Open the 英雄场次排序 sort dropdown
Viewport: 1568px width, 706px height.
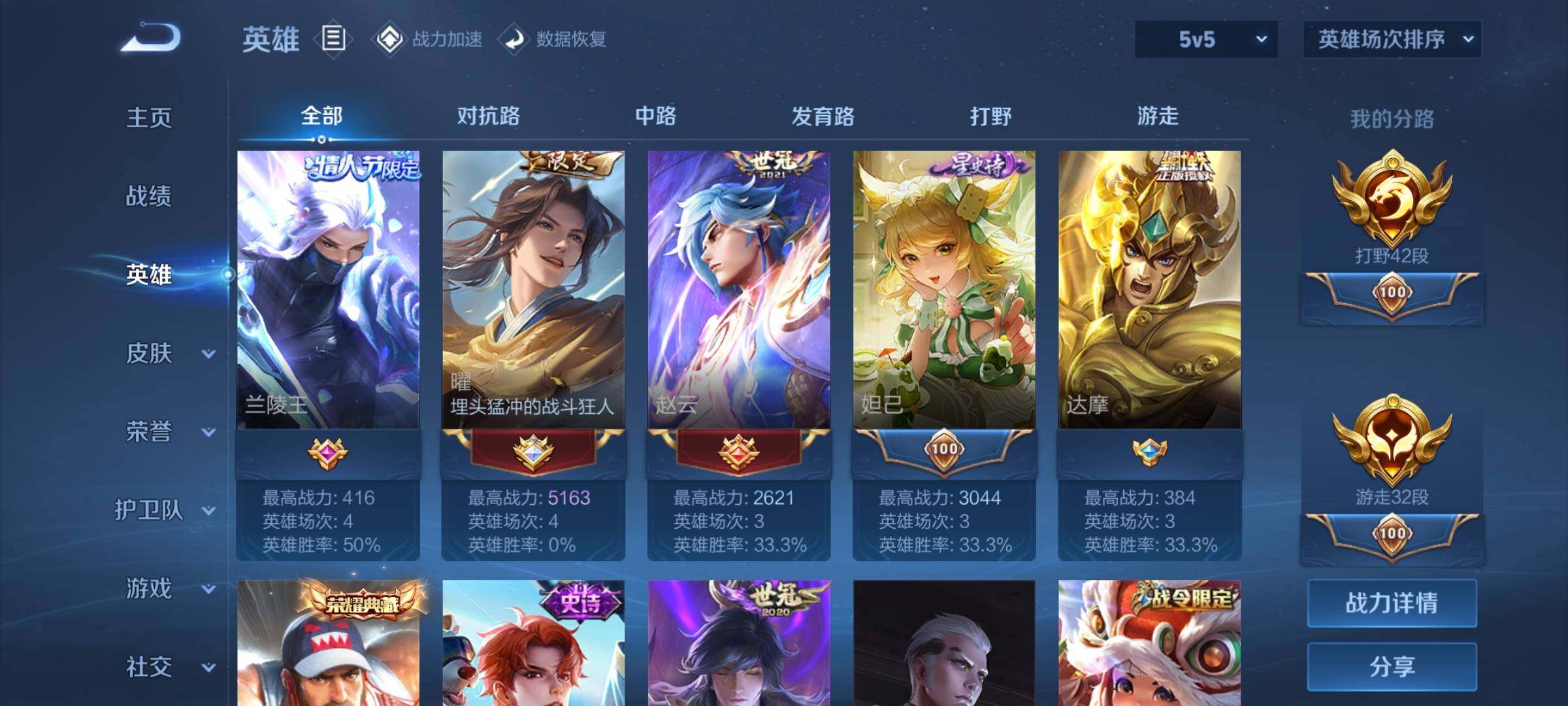[x=1392, y=39]
